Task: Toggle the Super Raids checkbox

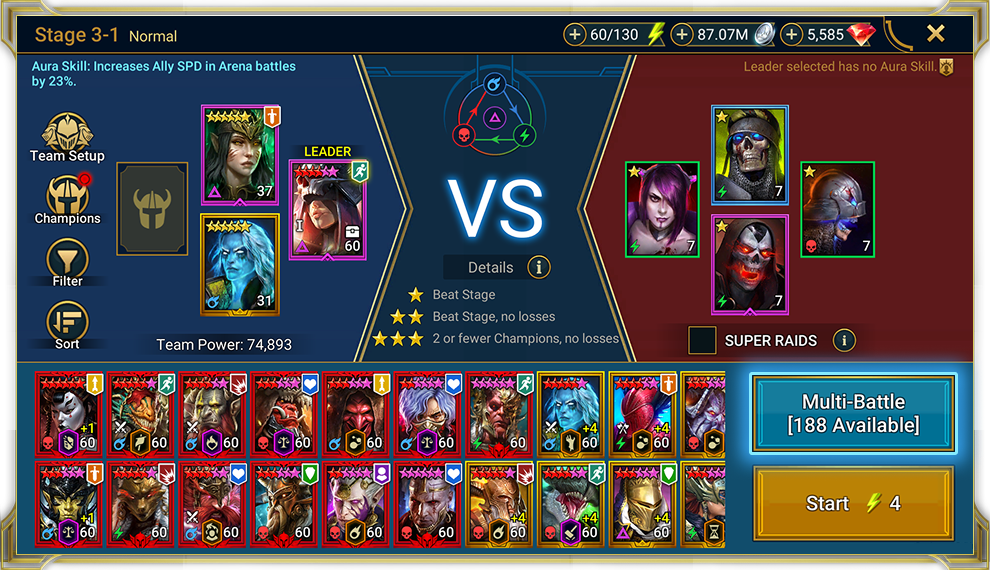Action: [x=702, y=340]
